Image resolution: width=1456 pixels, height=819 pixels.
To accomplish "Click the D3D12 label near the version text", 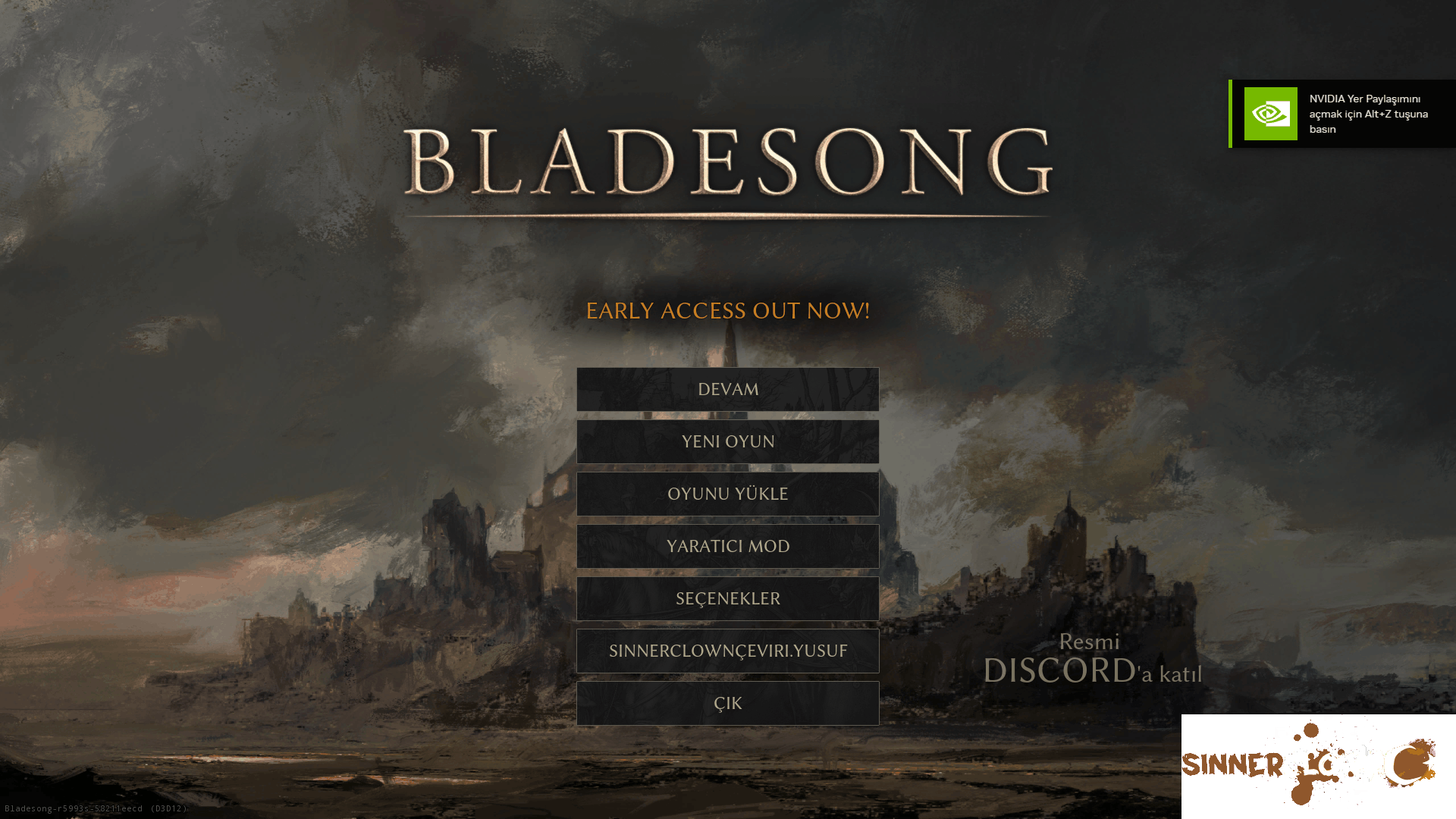I will pos(171,808).
